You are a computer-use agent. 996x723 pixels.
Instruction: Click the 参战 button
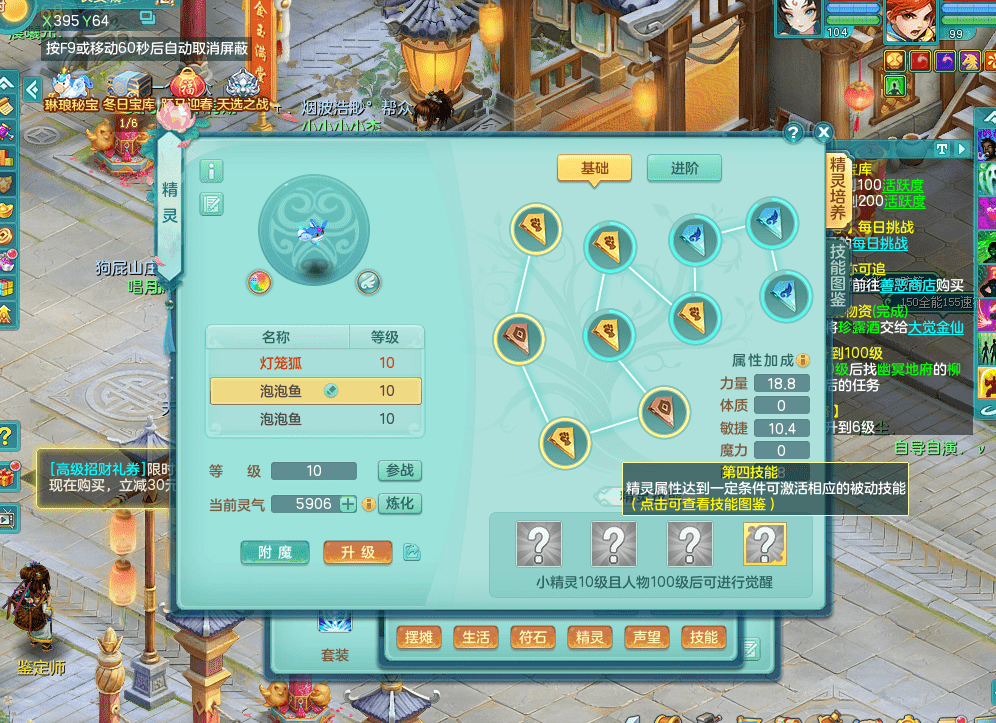[x=399, y=471]
